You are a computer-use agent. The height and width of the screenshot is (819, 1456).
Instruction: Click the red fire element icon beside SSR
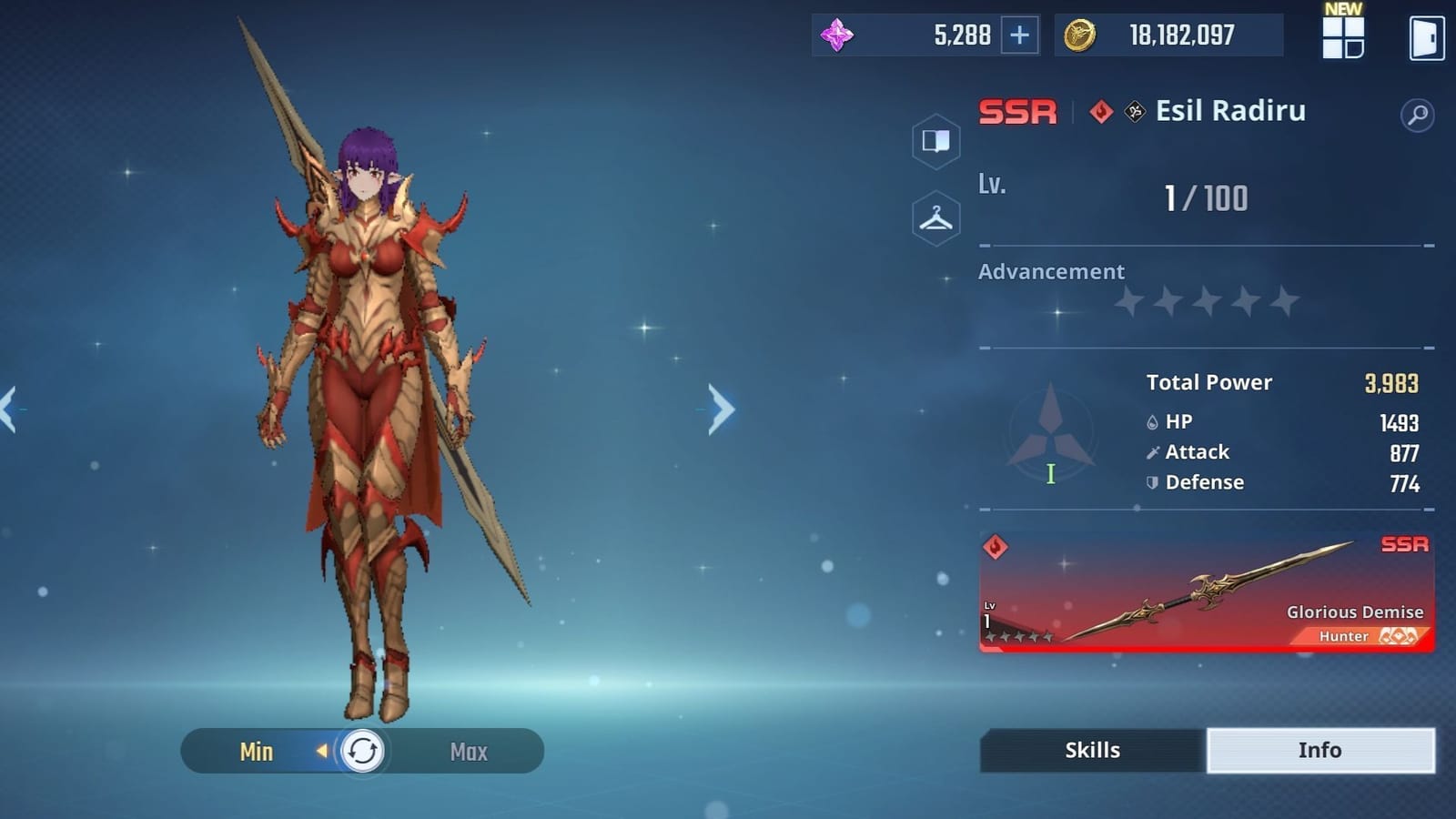pos(1100,111)
